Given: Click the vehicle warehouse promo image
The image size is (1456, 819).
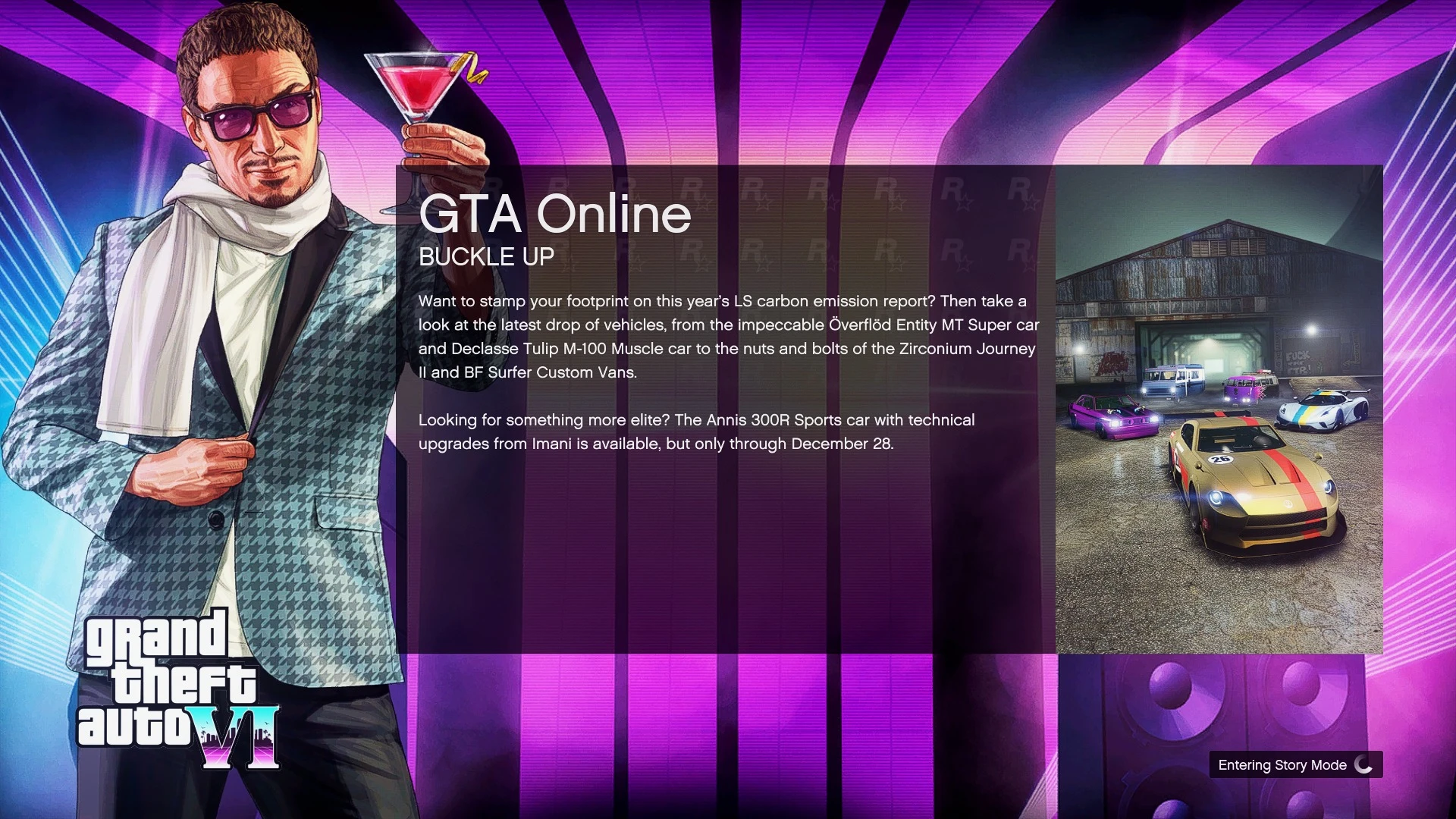Looking at the screenshot, I should (1219, 409).
